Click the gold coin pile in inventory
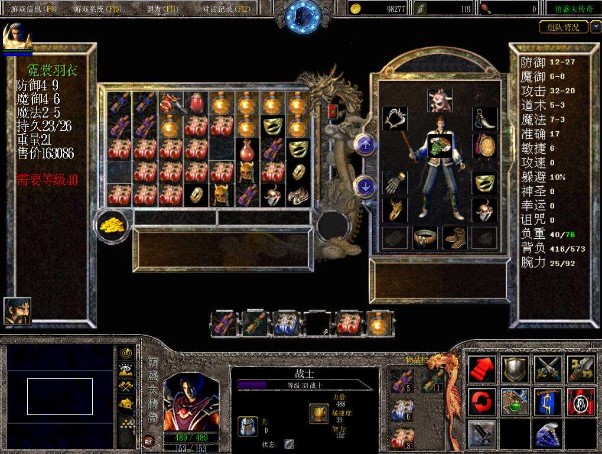 [x=113, y=221]
